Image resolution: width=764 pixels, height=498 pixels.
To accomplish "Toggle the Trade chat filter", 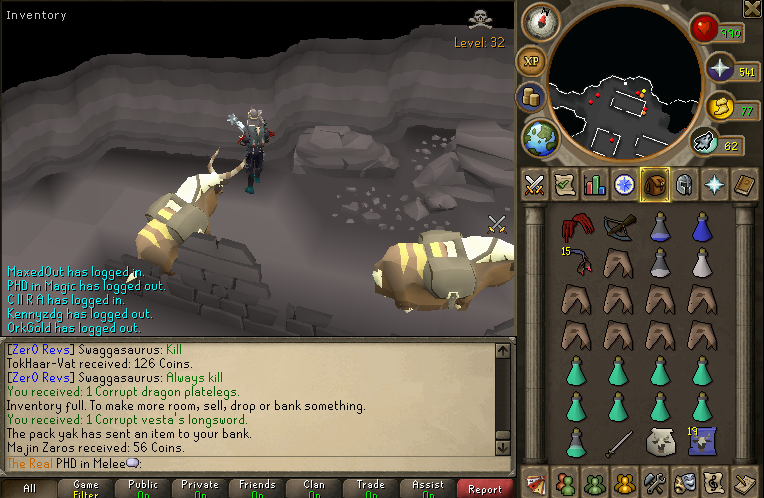I will click(x=371, y=488).
